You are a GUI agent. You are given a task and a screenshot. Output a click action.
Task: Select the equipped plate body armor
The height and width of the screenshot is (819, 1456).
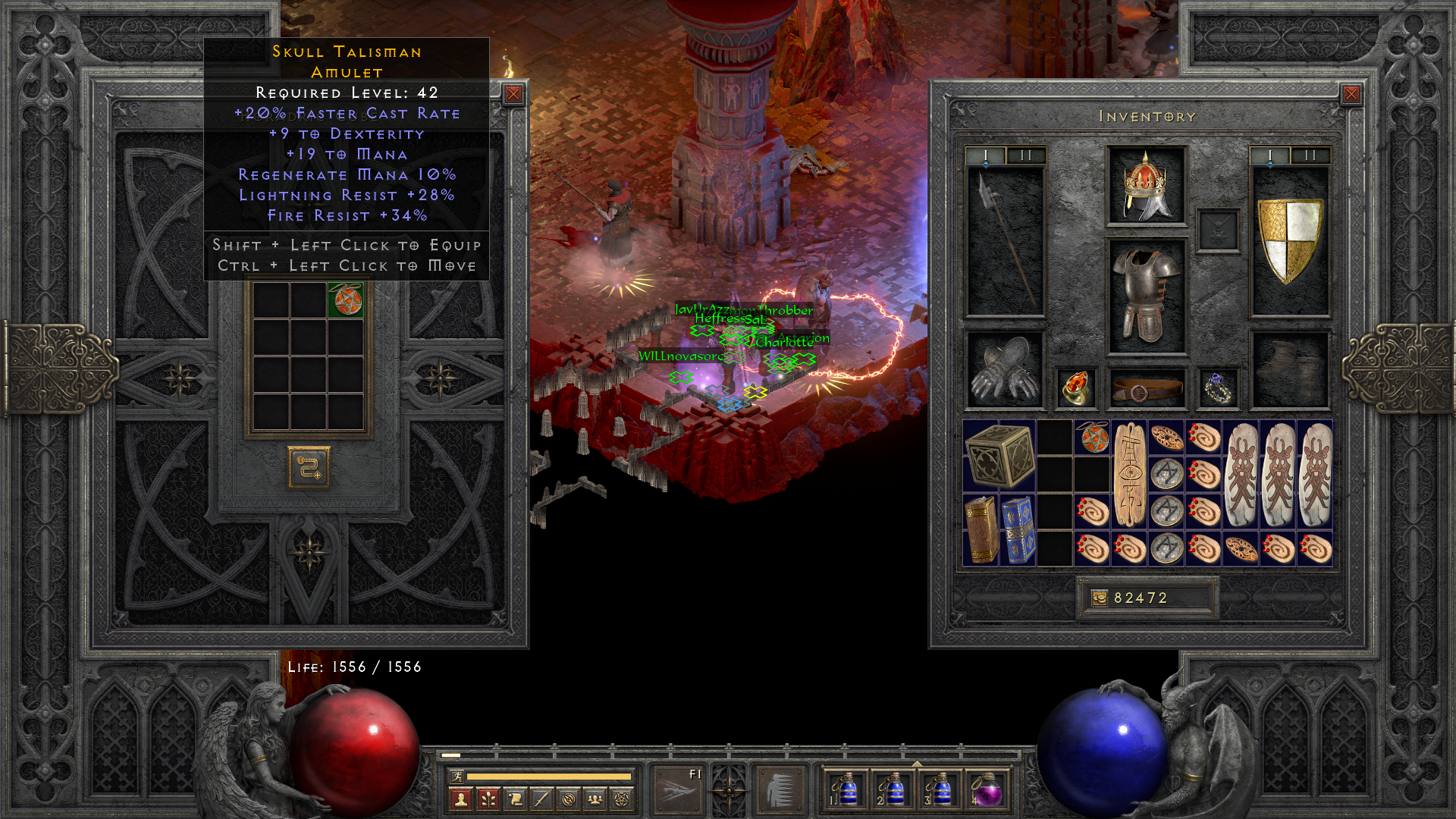click(1146, 297)
